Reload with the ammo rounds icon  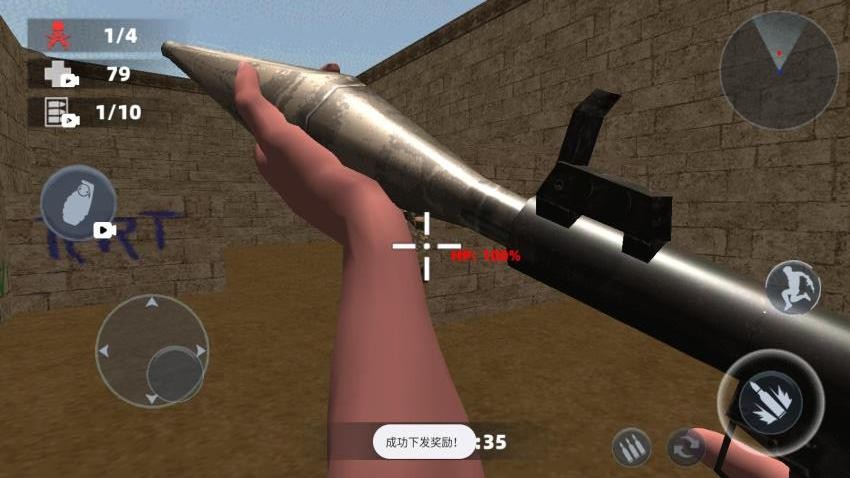click(632, 447)
